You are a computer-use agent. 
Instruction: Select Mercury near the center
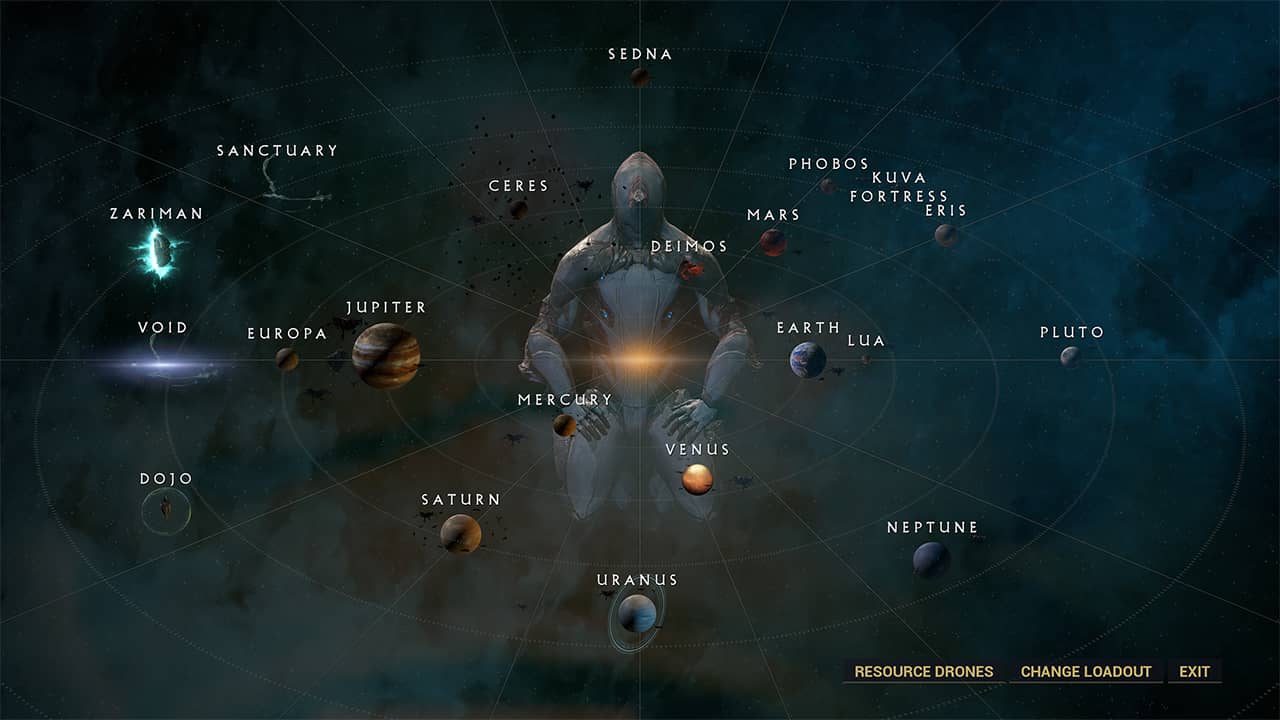pyautogui.click(x=563, y=427)
